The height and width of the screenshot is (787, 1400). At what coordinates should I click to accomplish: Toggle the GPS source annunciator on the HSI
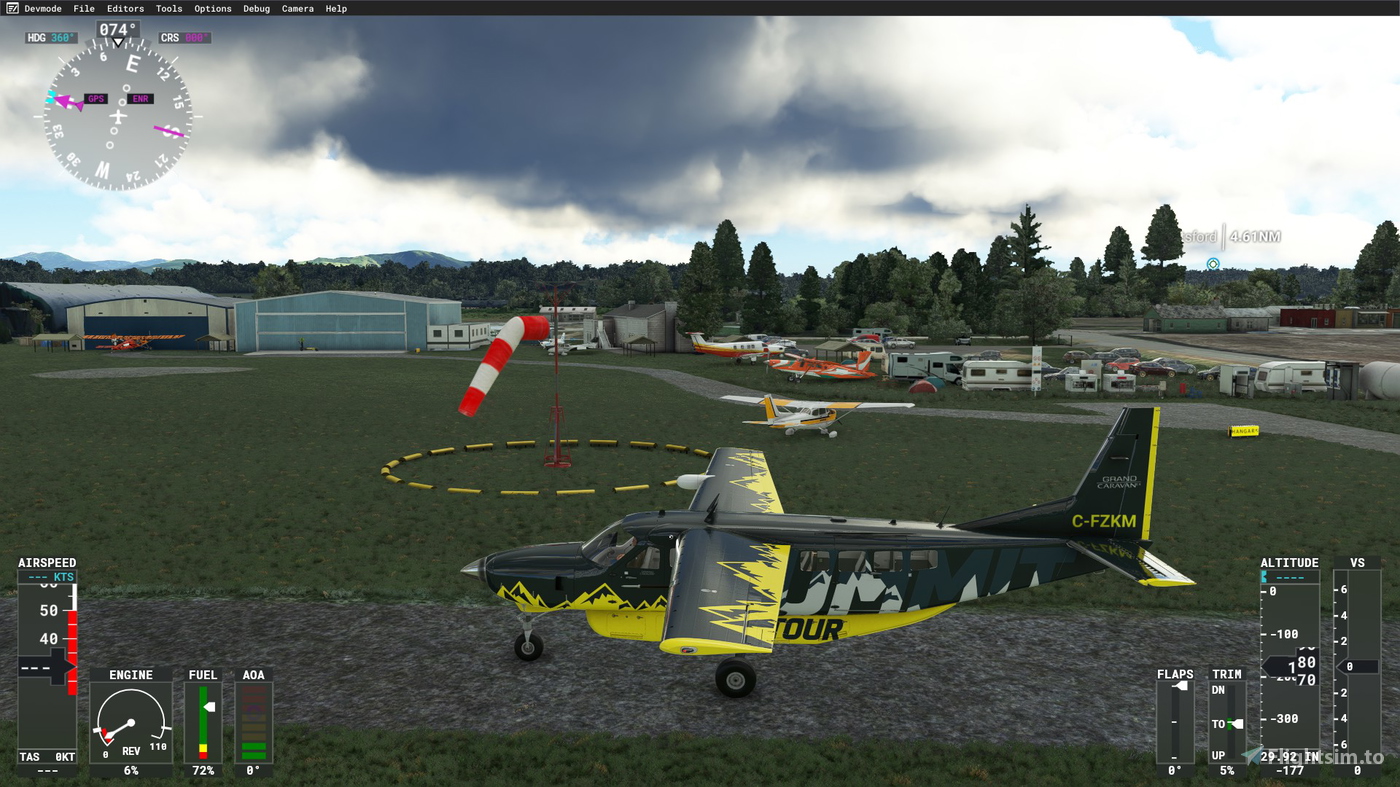click(x=95, y=99)
